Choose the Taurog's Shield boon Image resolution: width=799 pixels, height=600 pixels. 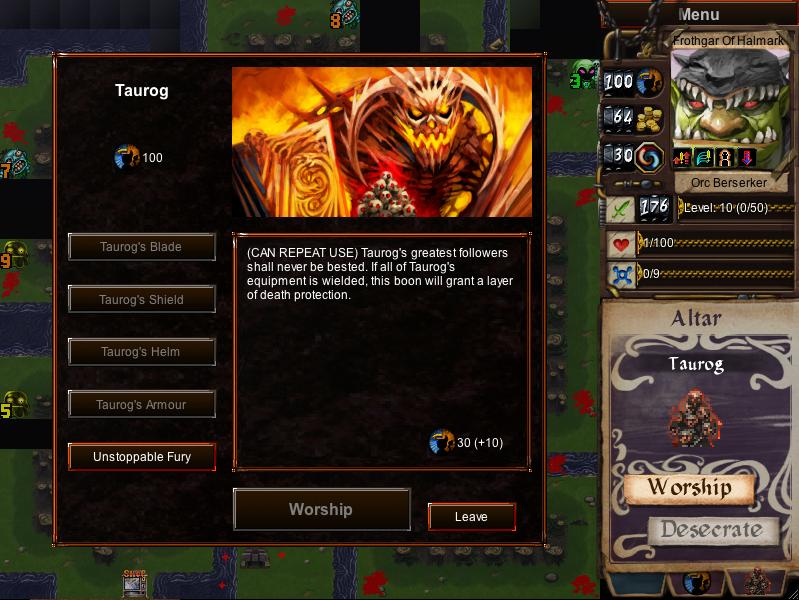(x=141, y=299)
